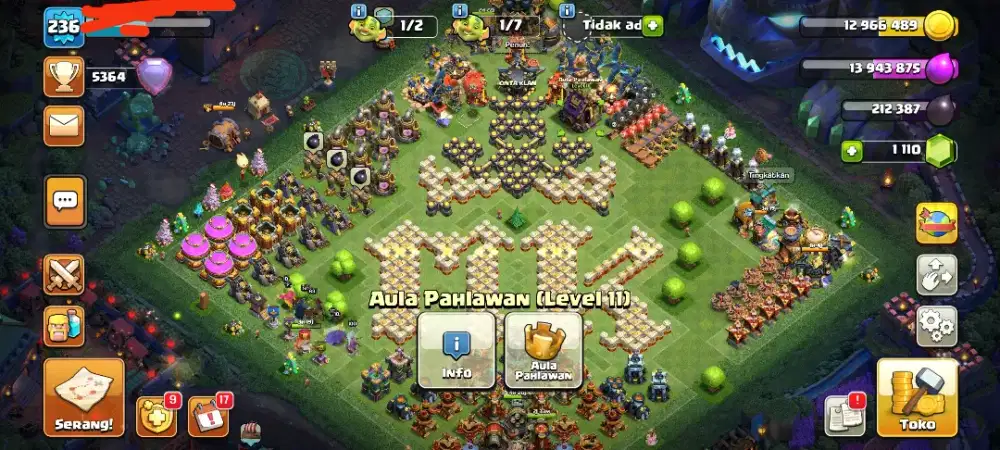Click the info icon above the 1/2 counter

359,10
